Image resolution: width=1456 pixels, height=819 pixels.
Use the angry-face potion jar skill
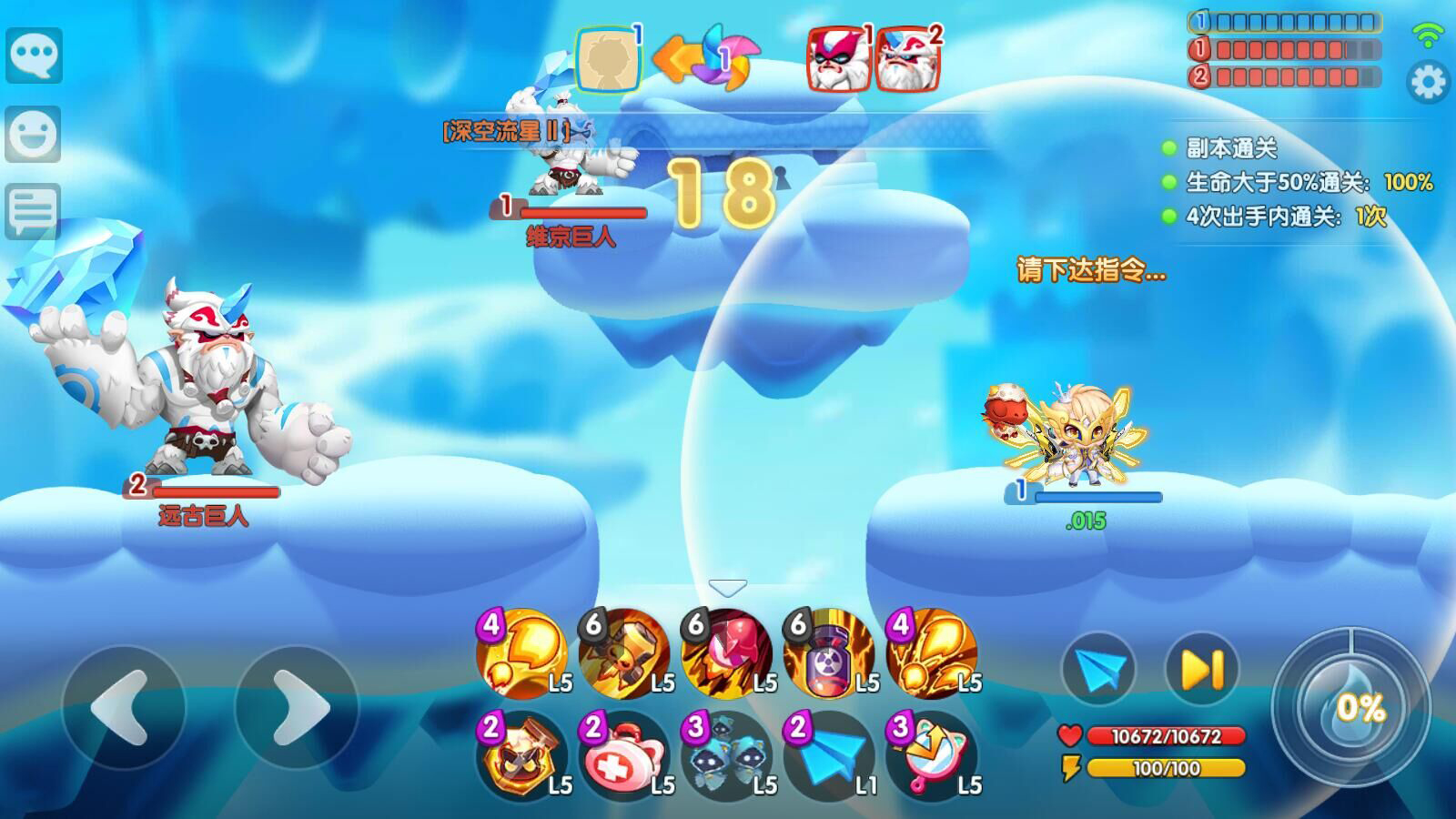coord(521,756)
